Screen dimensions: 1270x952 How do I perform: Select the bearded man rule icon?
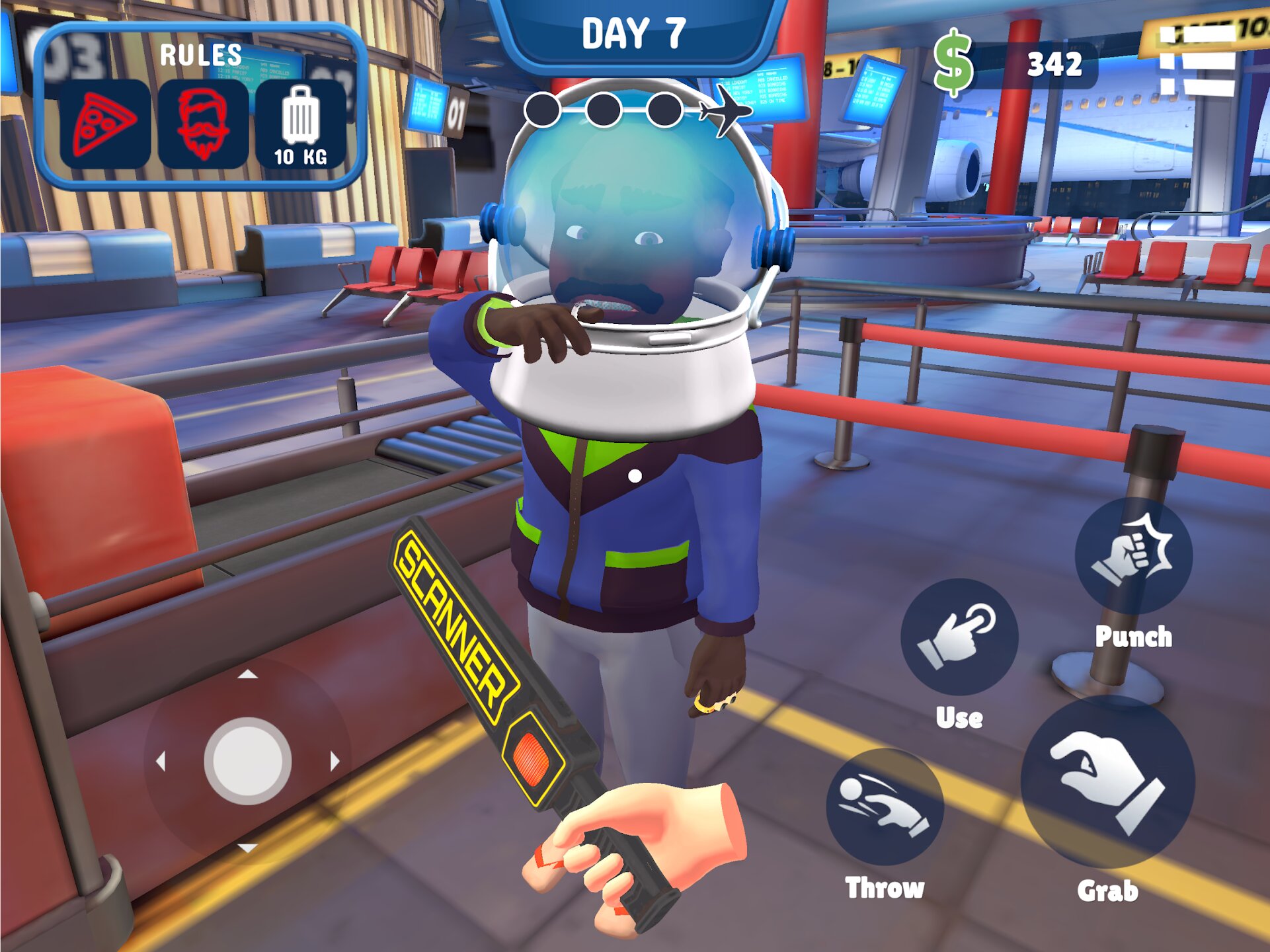tap(203, 124)
